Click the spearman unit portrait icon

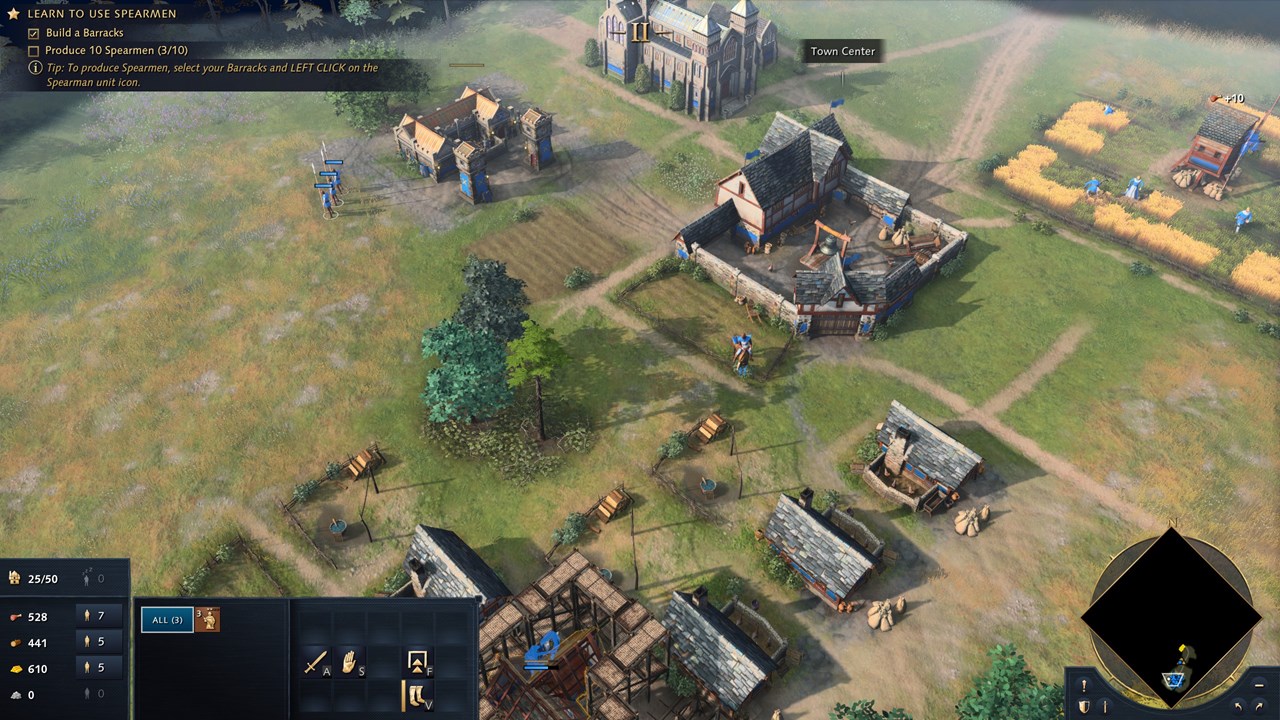point(208,620)
